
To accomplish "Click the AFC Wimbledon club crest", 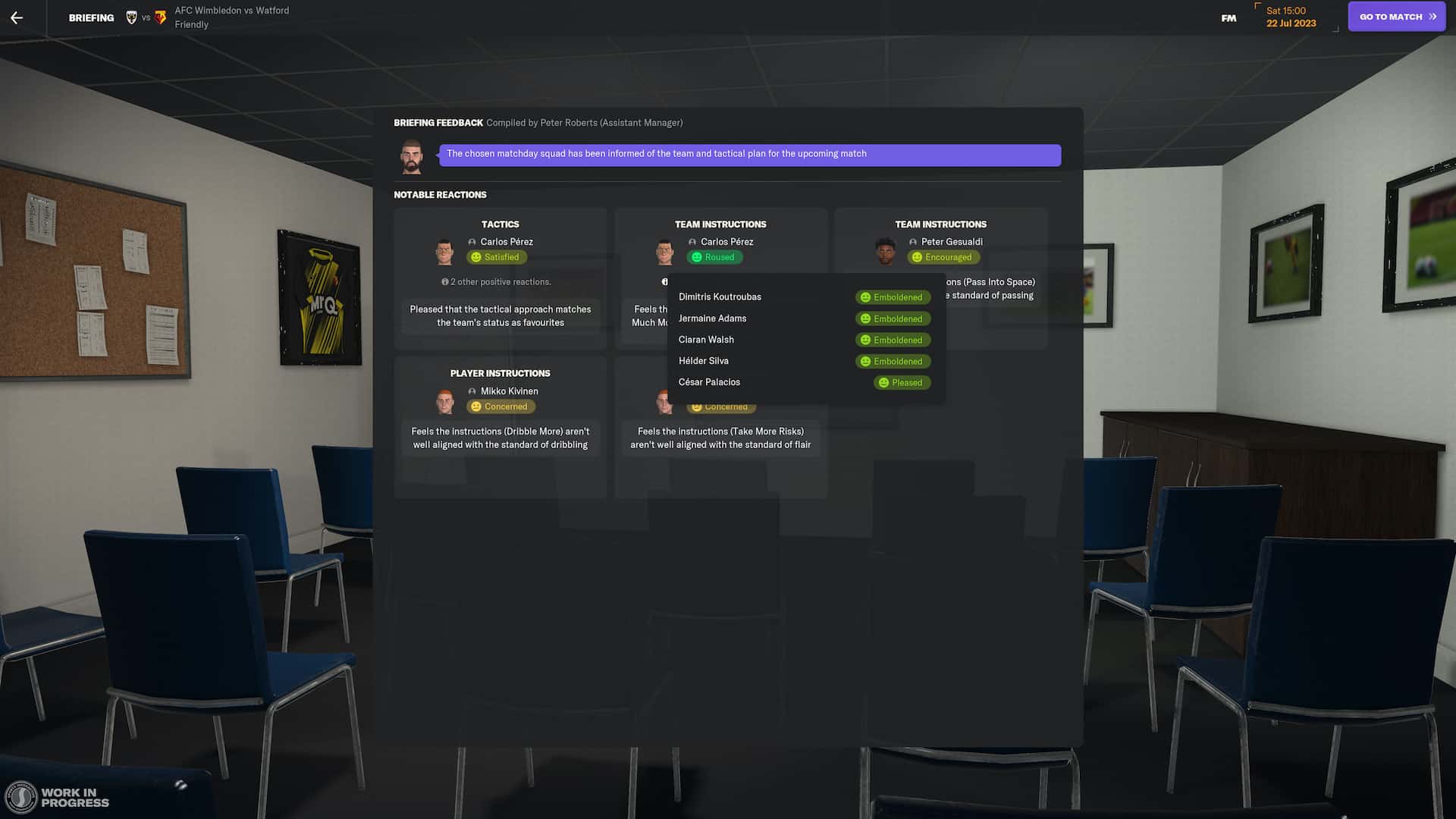I will pyautogui.click(x=130, y=14).
